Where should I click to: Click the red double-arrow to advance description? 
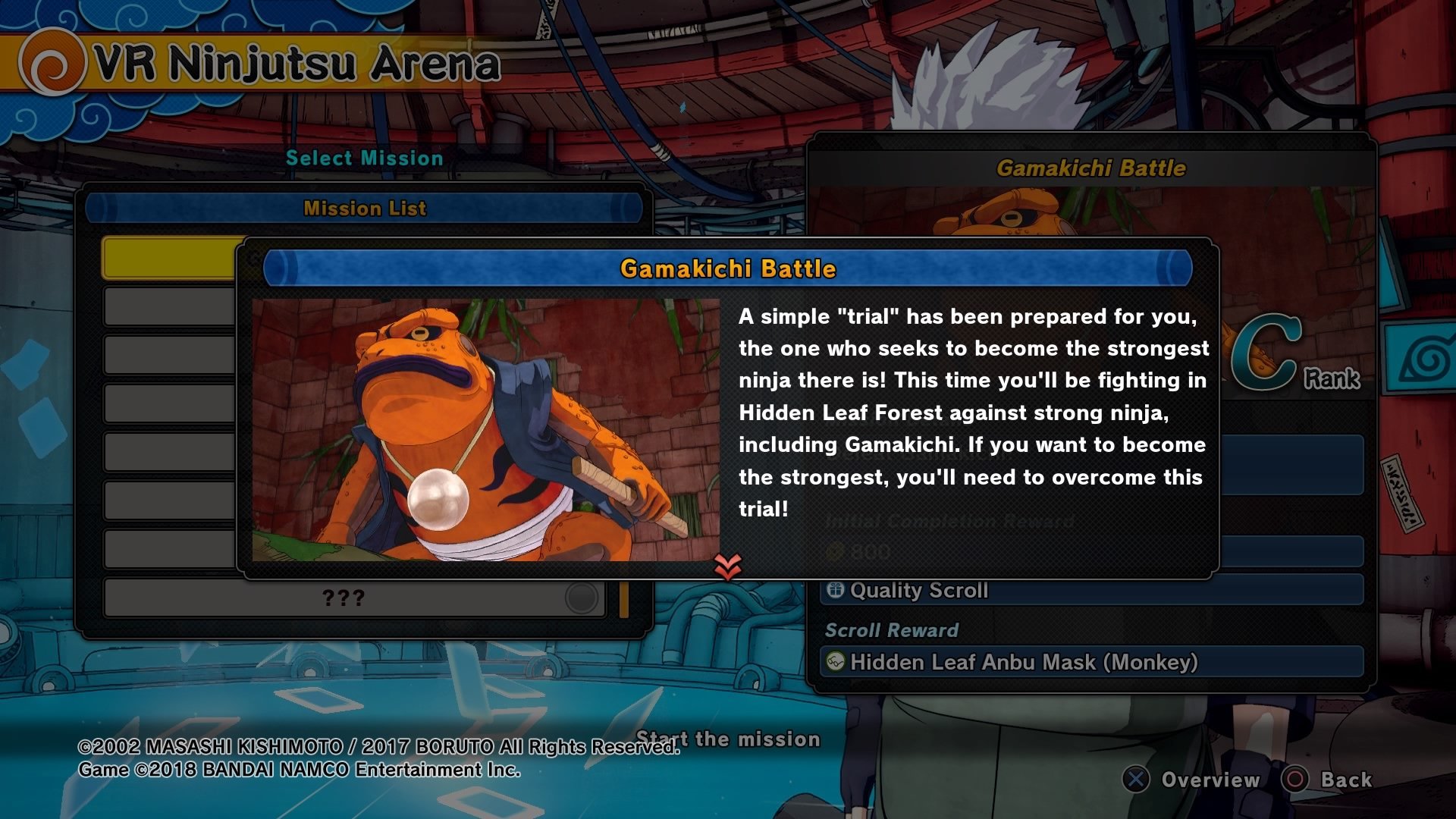[x=727, y=566]
